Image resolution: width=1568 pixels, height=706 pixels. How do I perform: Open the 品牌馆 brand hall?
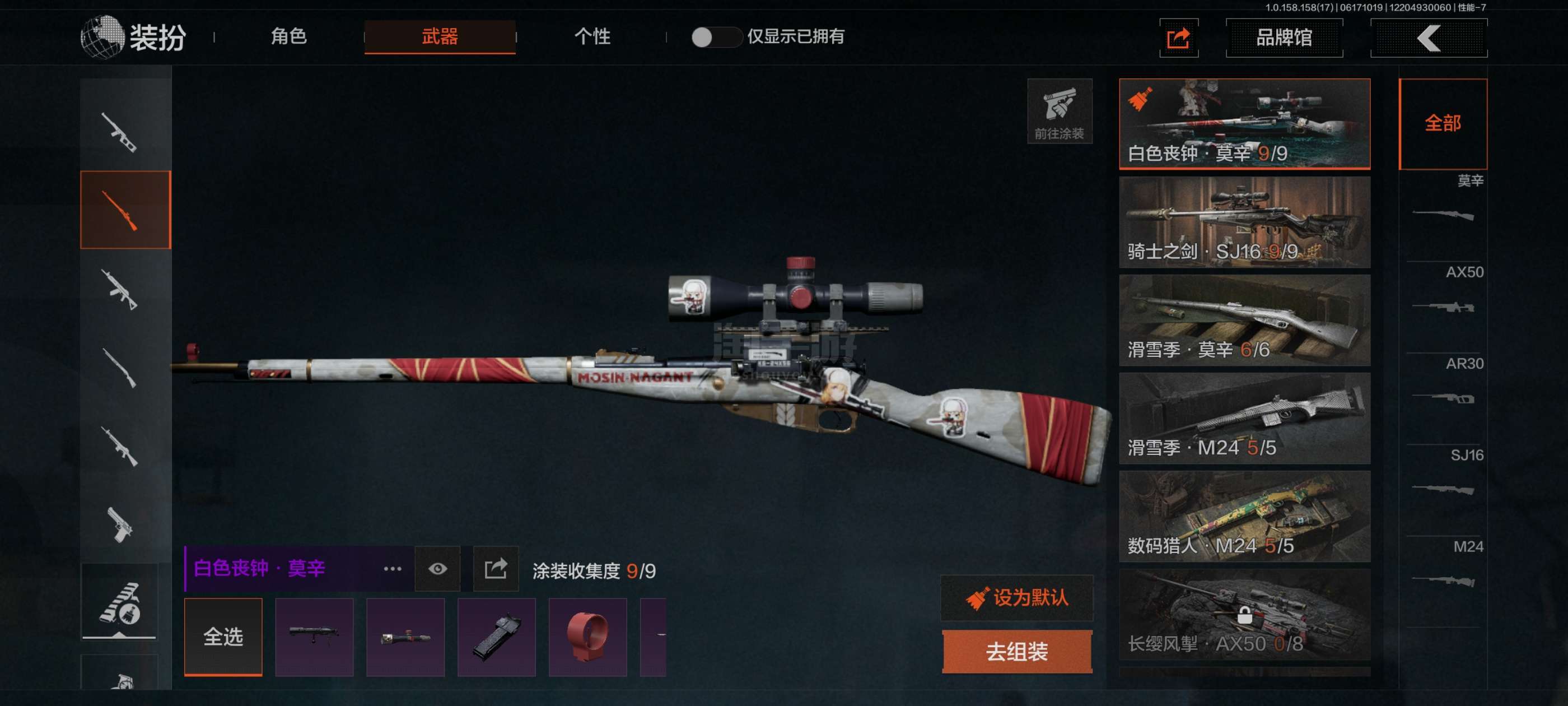click(1284, 38)
